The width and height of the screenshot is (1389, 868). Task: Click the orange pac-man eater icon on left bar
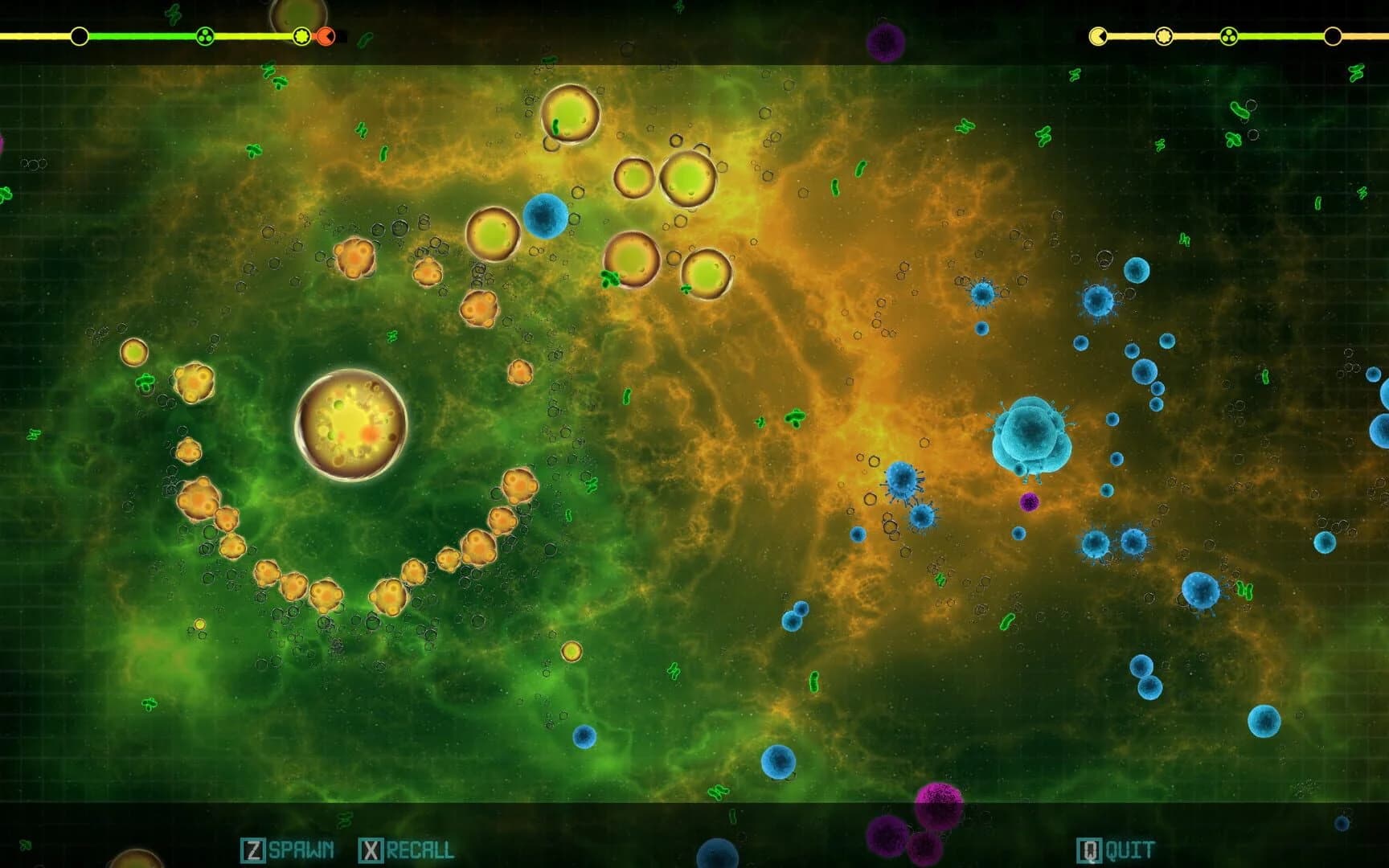tap(325, 35)
